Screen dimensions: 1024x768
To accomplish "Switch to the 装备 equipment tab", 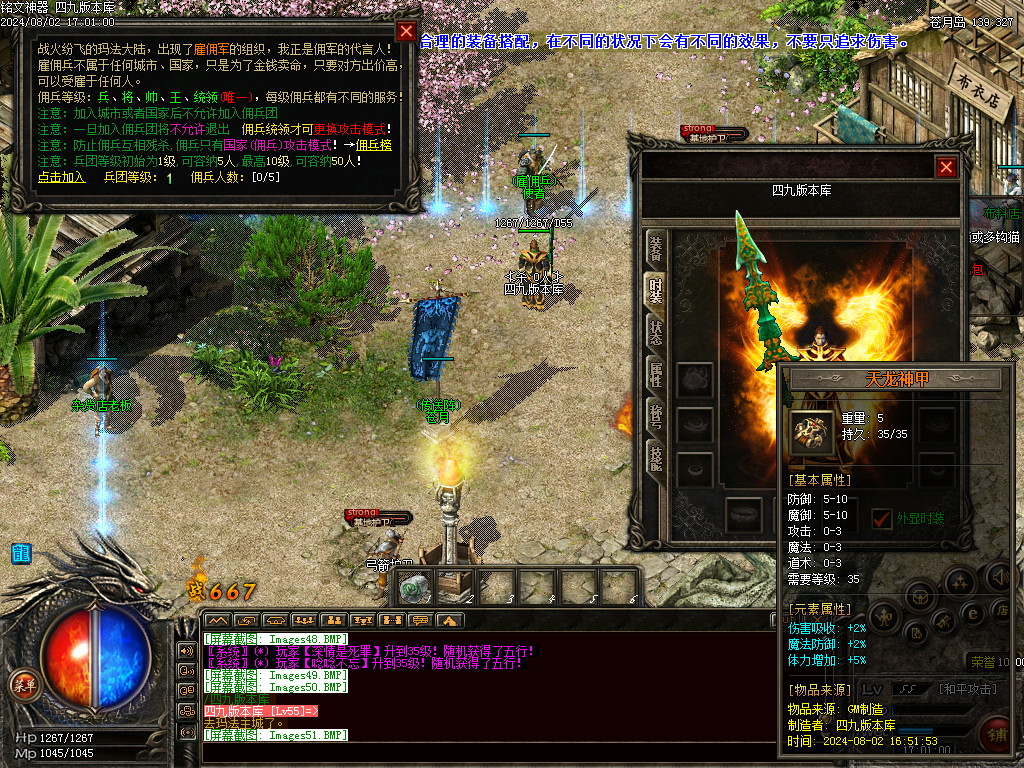I will pyautogui.click(x=655, y=246).
